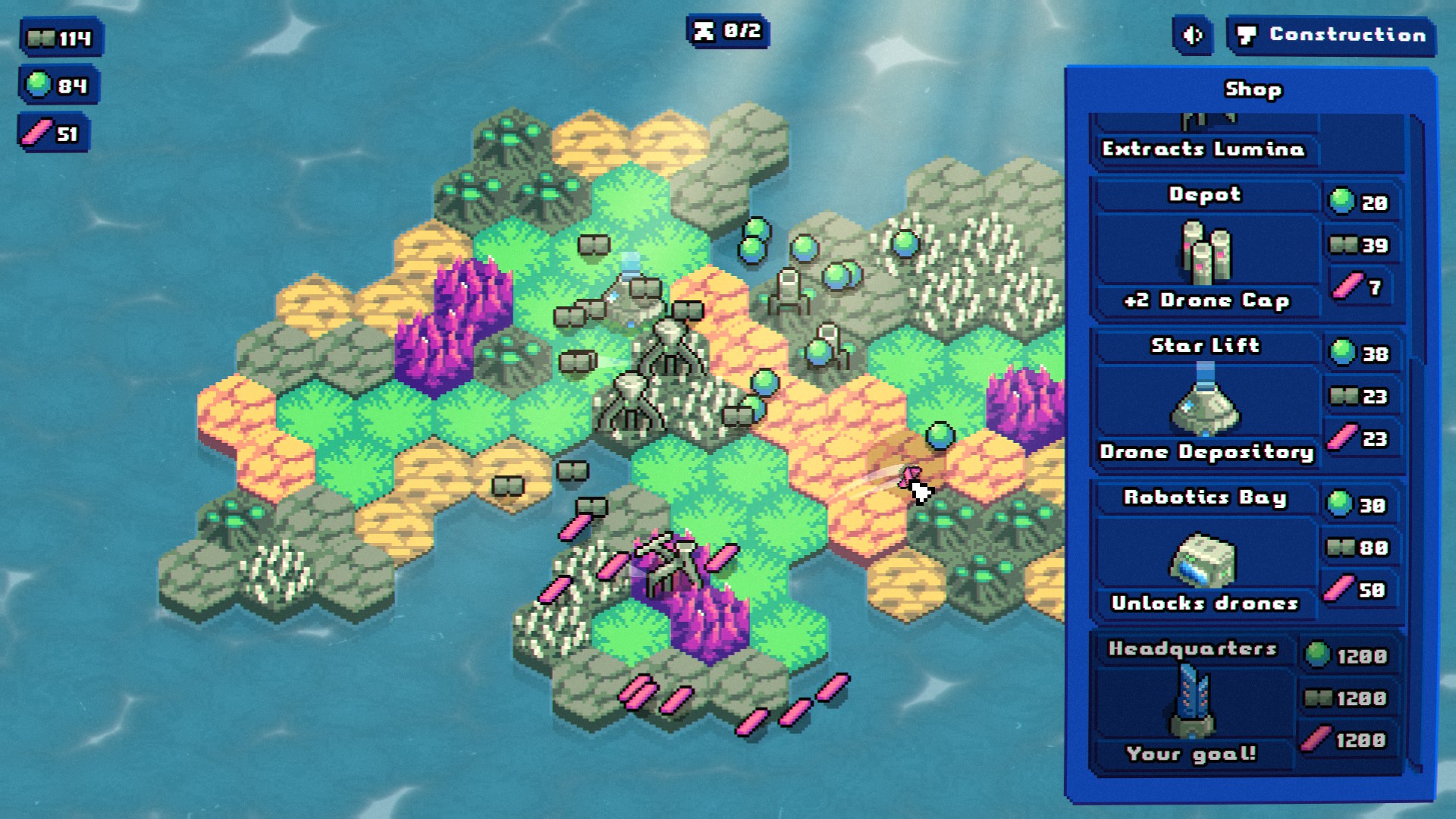
Task: Select the Depot building in shop
Action: coord(1205,250)
